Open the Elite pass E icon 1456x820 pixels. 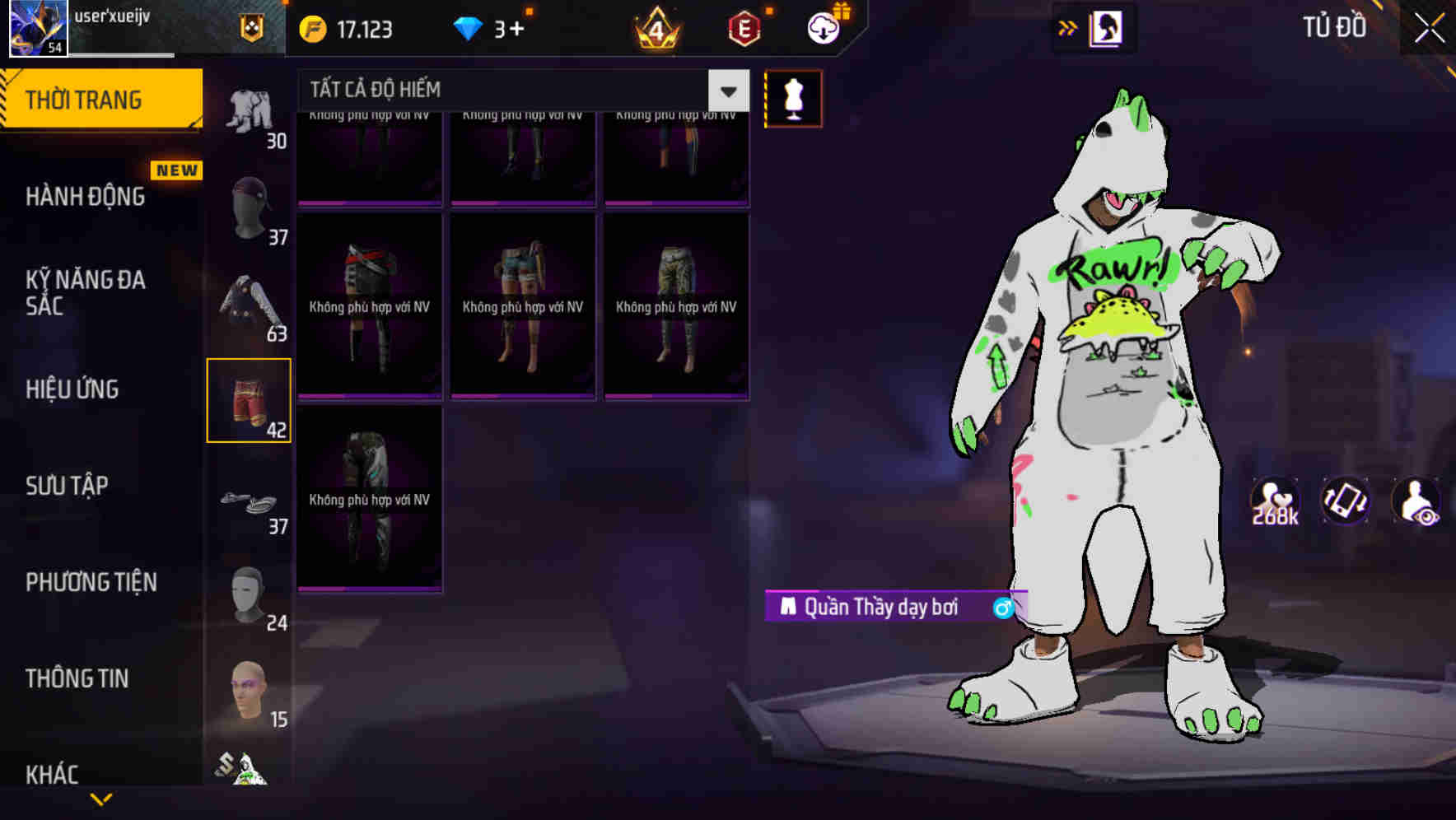743,29
